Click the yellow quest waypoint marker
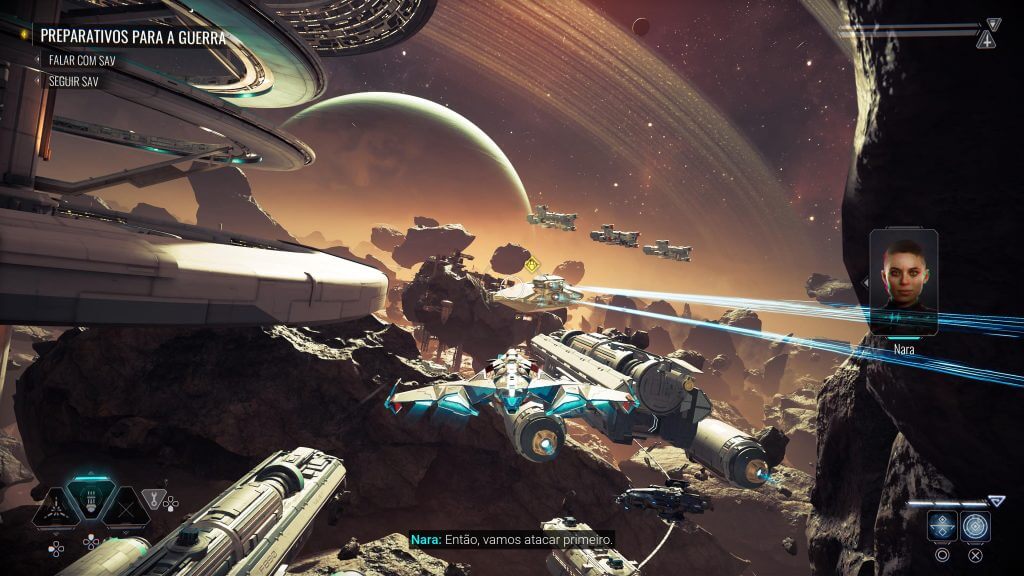 point(532,265)
